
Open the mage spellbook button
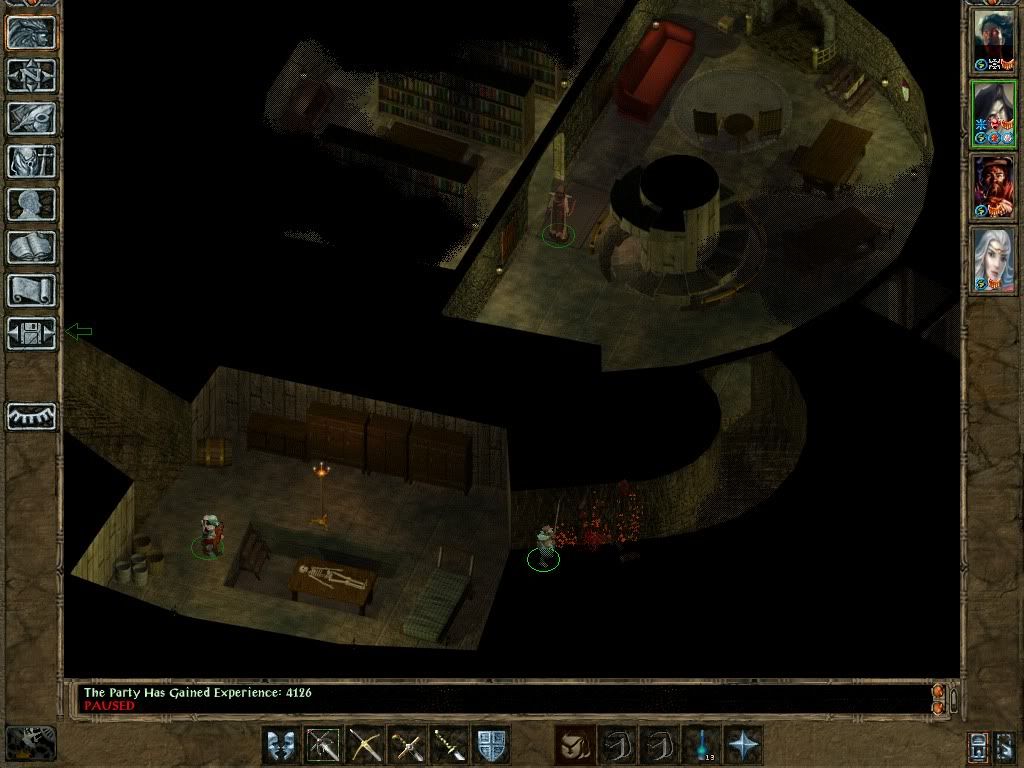click(31, 247)
